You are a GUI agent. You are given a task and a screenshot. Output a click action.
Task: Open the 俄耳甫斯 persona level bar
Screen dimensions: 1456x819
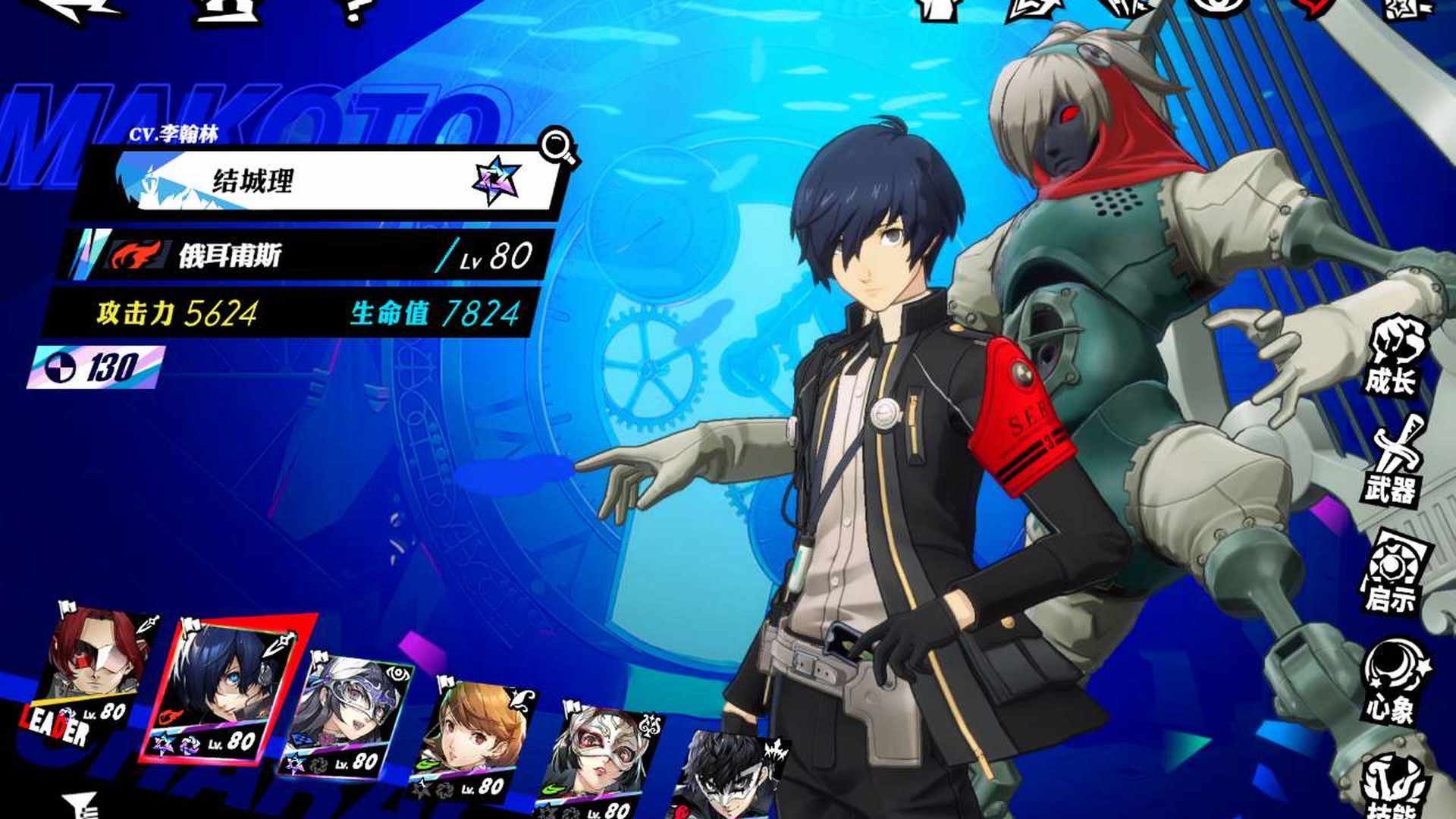click(x=311, y=256)
